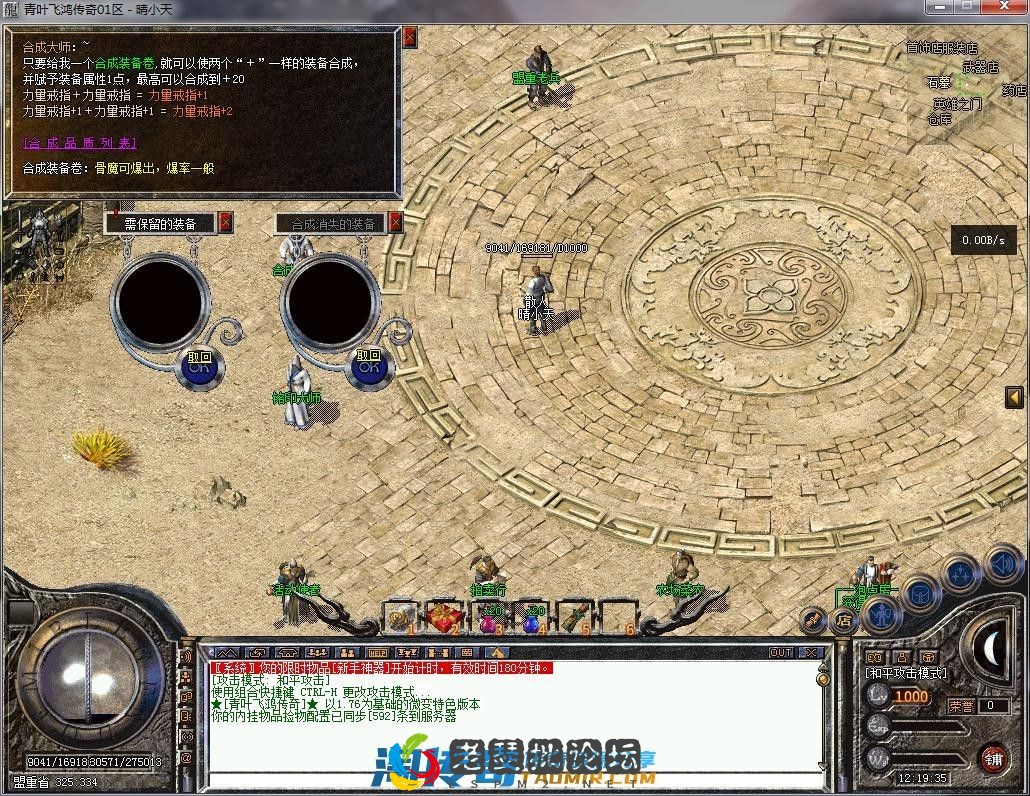This screenshot has width=1030, height=796.
Task: Close the 需保留的装备 slot window
Action: [226, 222]
